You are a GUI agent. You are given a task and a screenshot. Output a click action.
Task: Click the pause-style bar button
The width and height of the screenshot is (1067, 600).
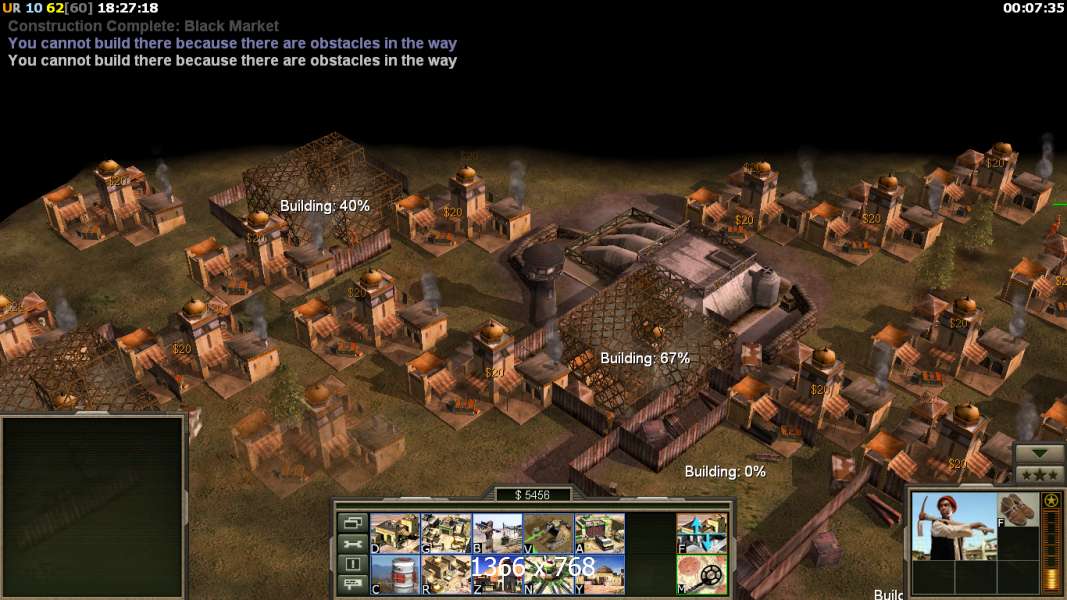(x=352, y=565)
